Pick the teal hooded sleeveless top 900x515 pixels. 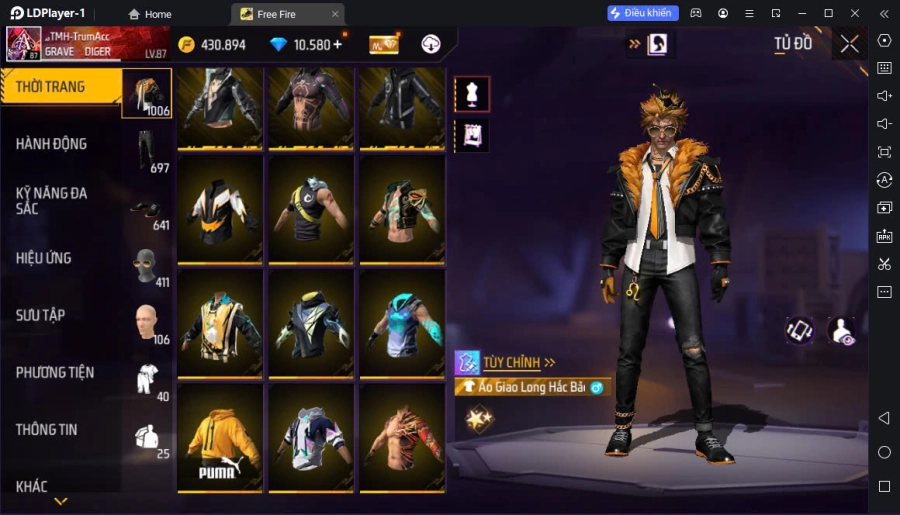tap(402, 322)
